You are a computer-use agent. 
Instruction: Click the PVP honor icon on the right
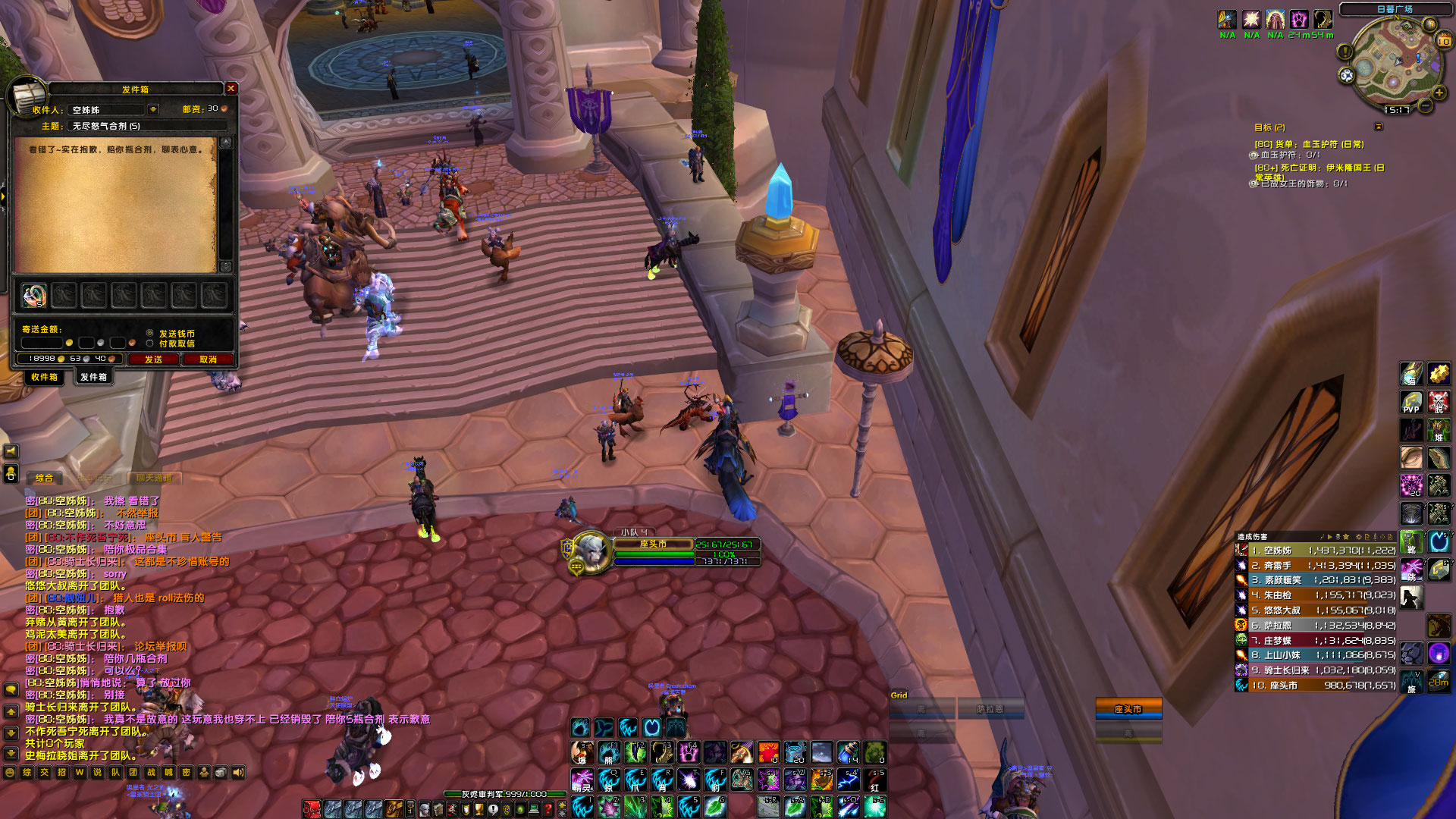pyautogui.click(x=1412, y=402)
